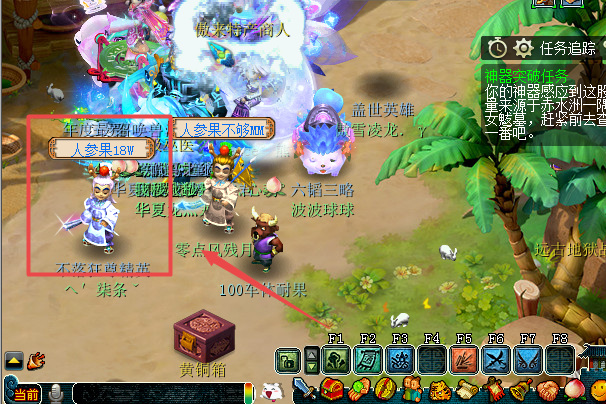Use the F6 blue crossed-blades skill
This screenshot has height=404, width=606.
[x=496, y=360]
